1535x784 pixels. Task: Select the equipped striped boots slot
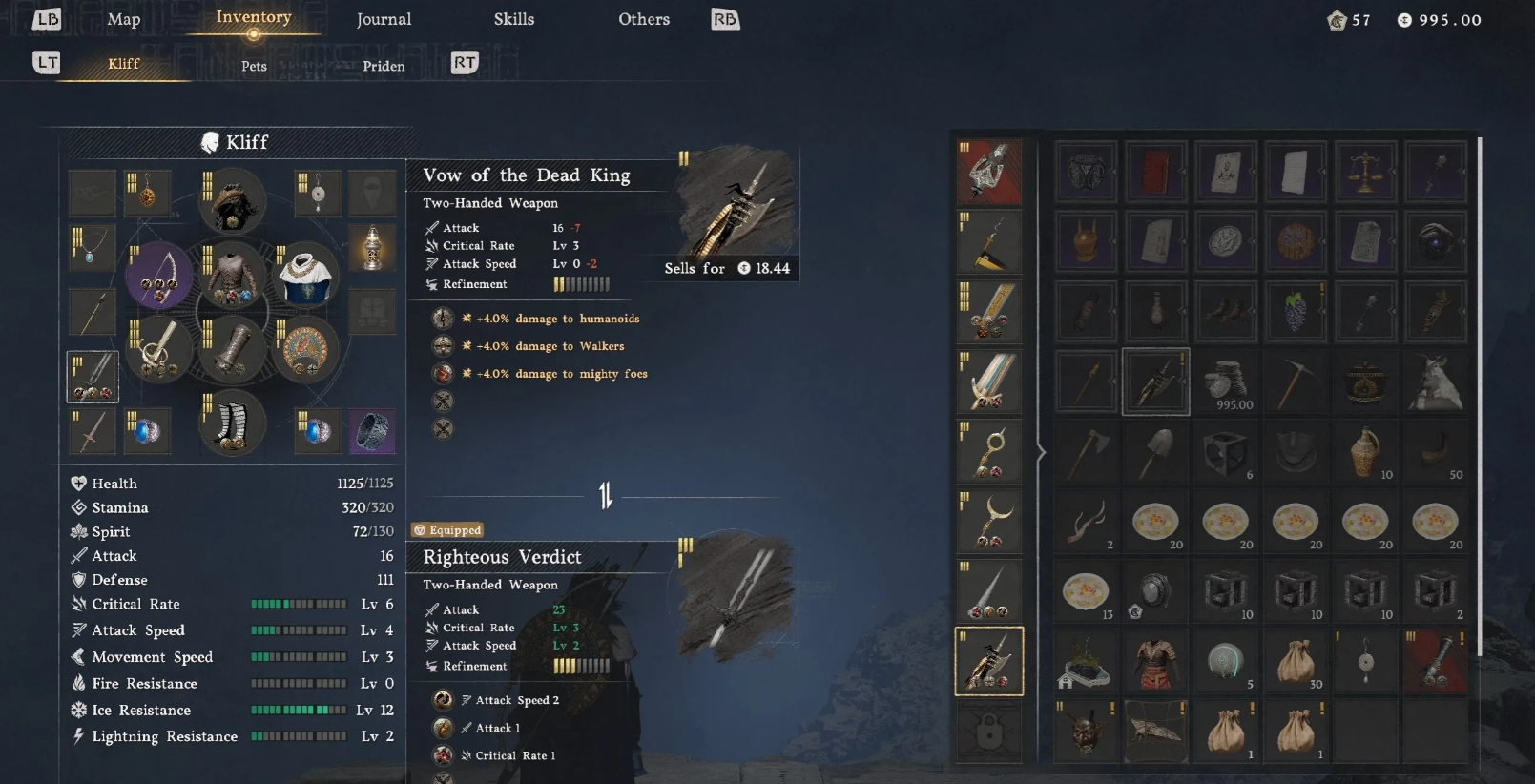tap(232, 423)
